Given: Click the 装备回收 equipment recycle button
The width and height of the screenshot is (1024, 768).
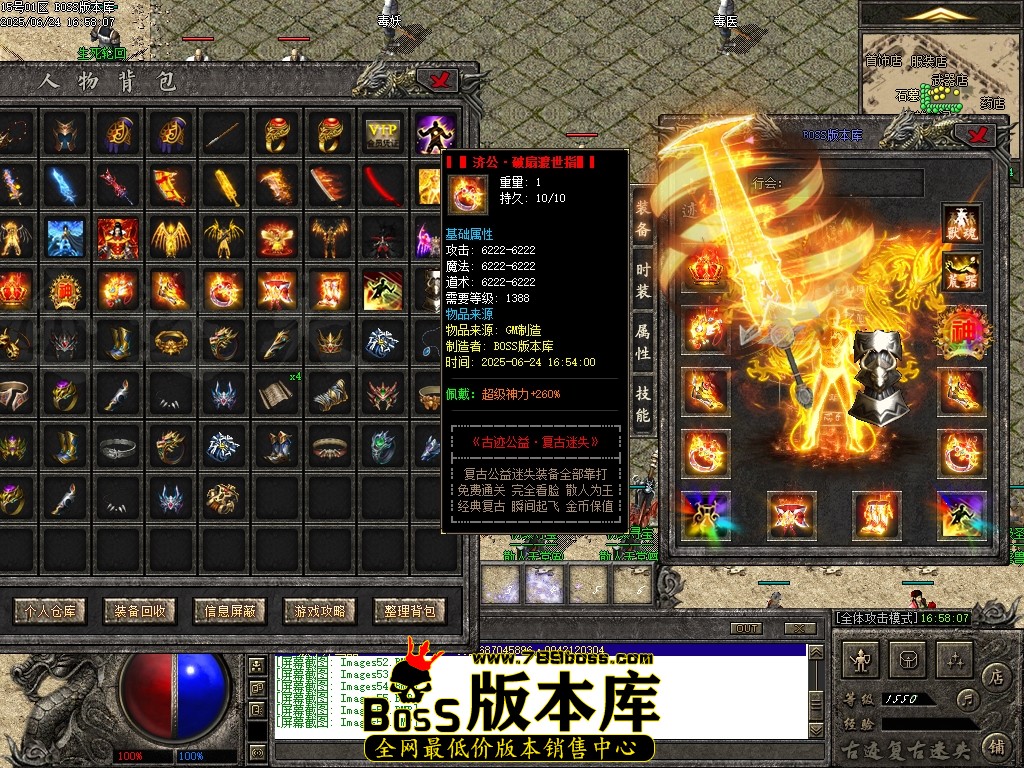Looking at the screenshot, I should point(140,610).
